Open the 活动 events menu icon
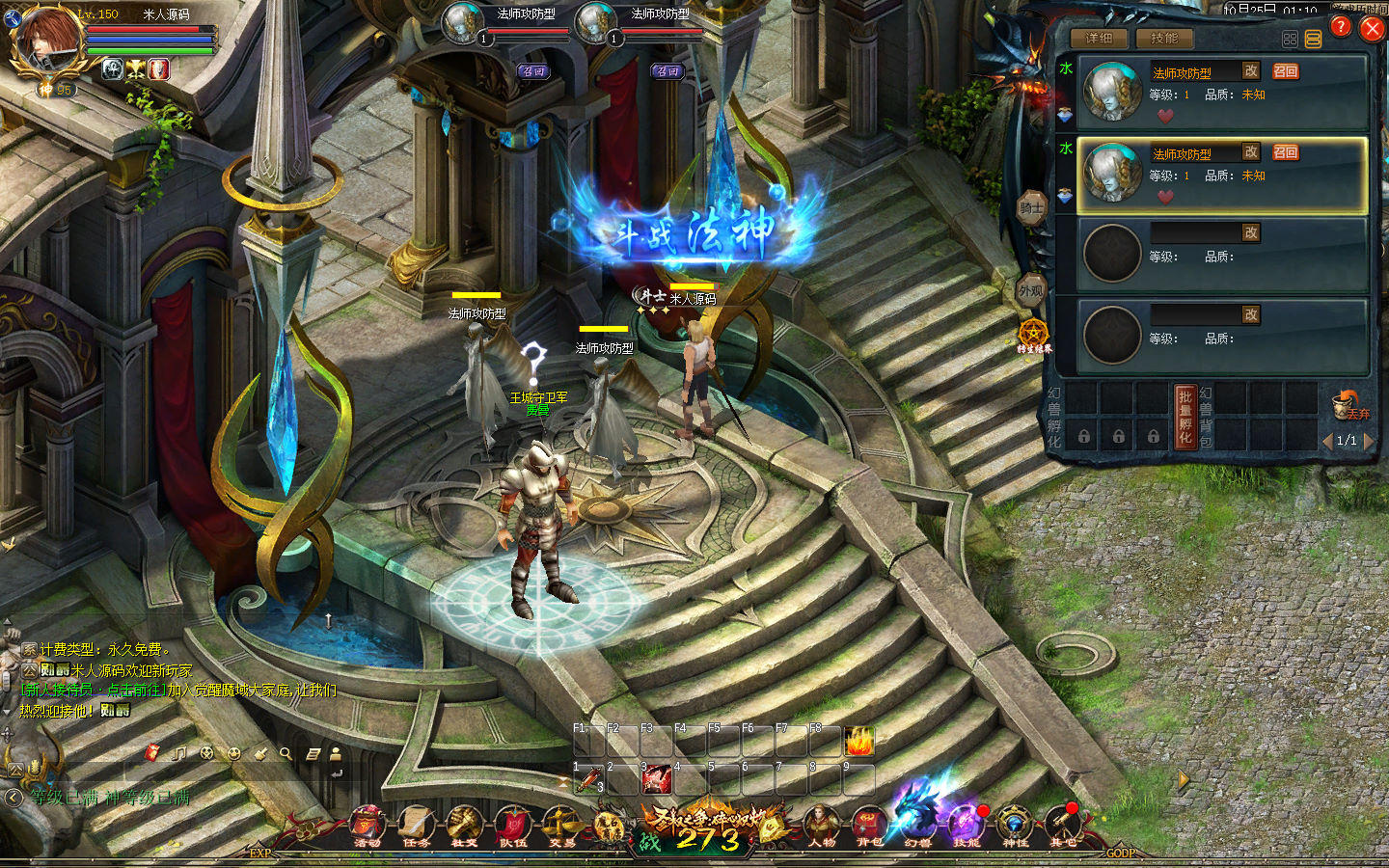 pos(368,825)
